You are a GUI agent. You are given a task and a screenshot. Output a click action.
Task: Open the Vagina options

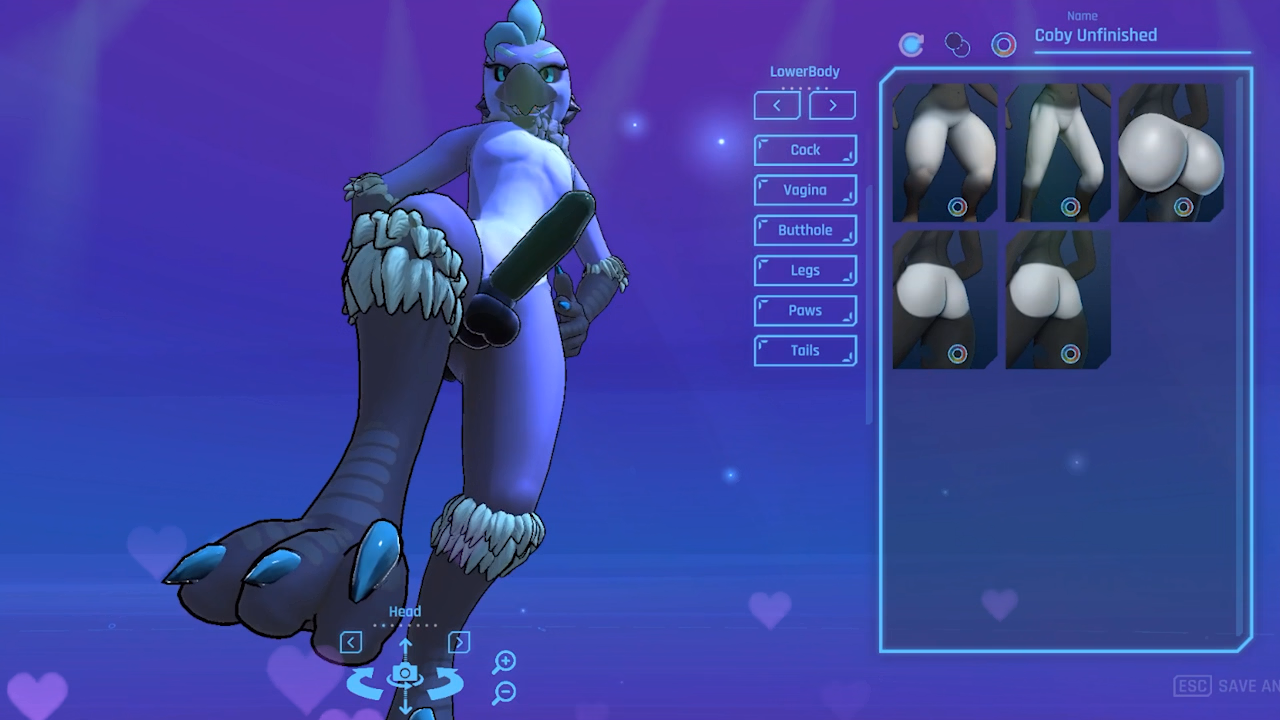pyautogui.click(x=805, y=190)
